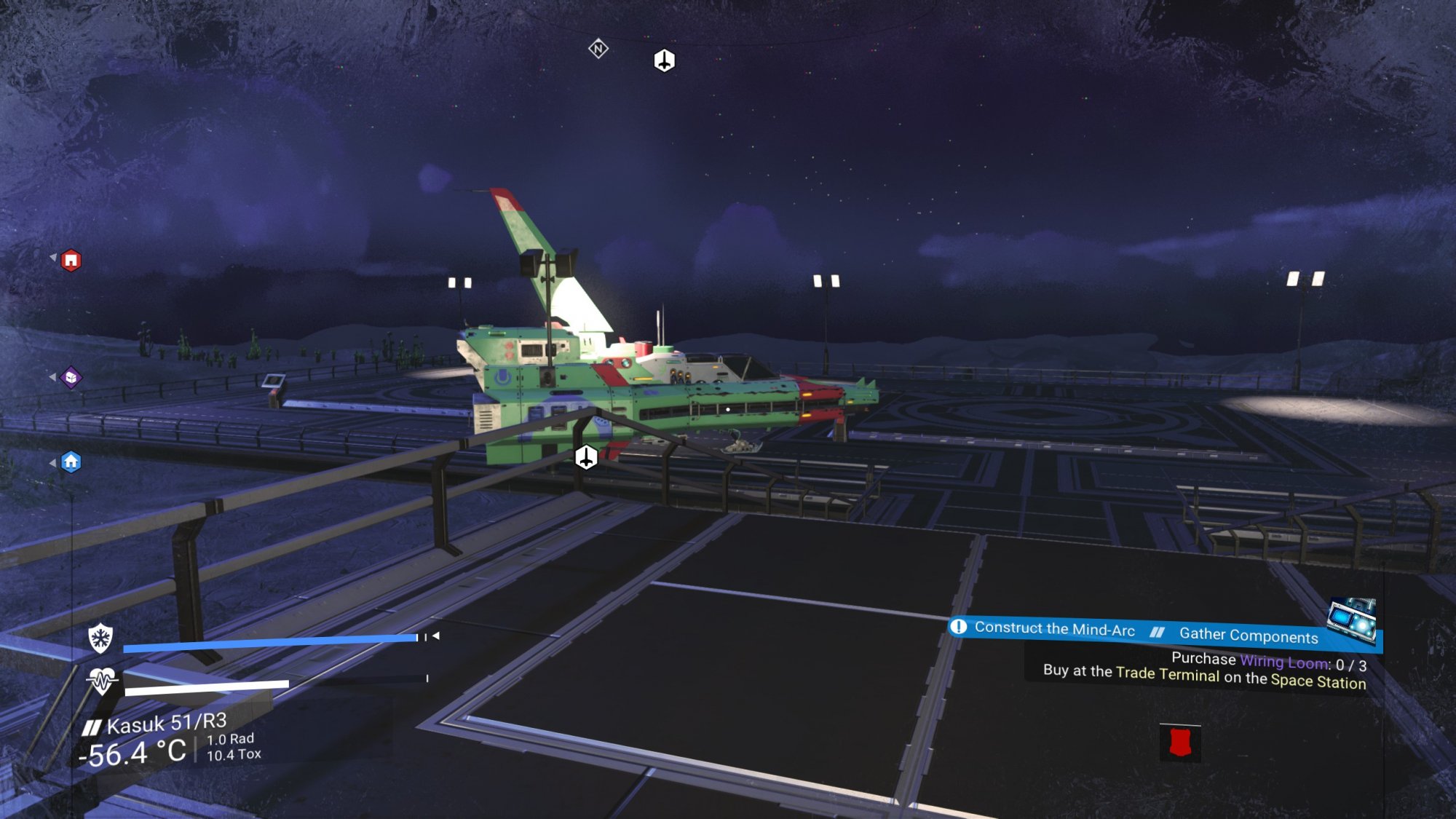Select the north marker on the compass
Image resolution: width=1456 pixels, height=819 pixels.
click(598, 49)
